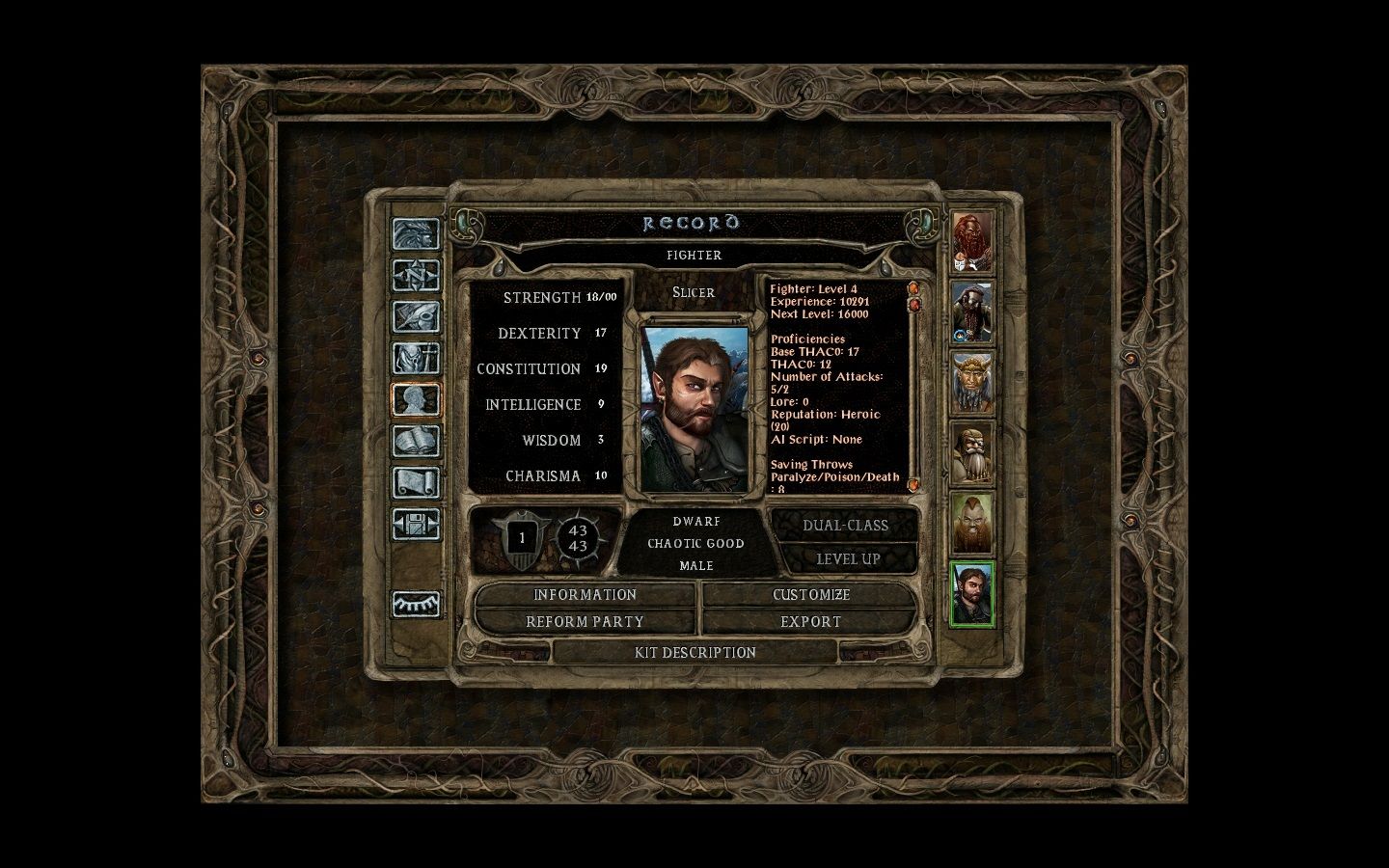Open the floppy disk options icon

416,525
